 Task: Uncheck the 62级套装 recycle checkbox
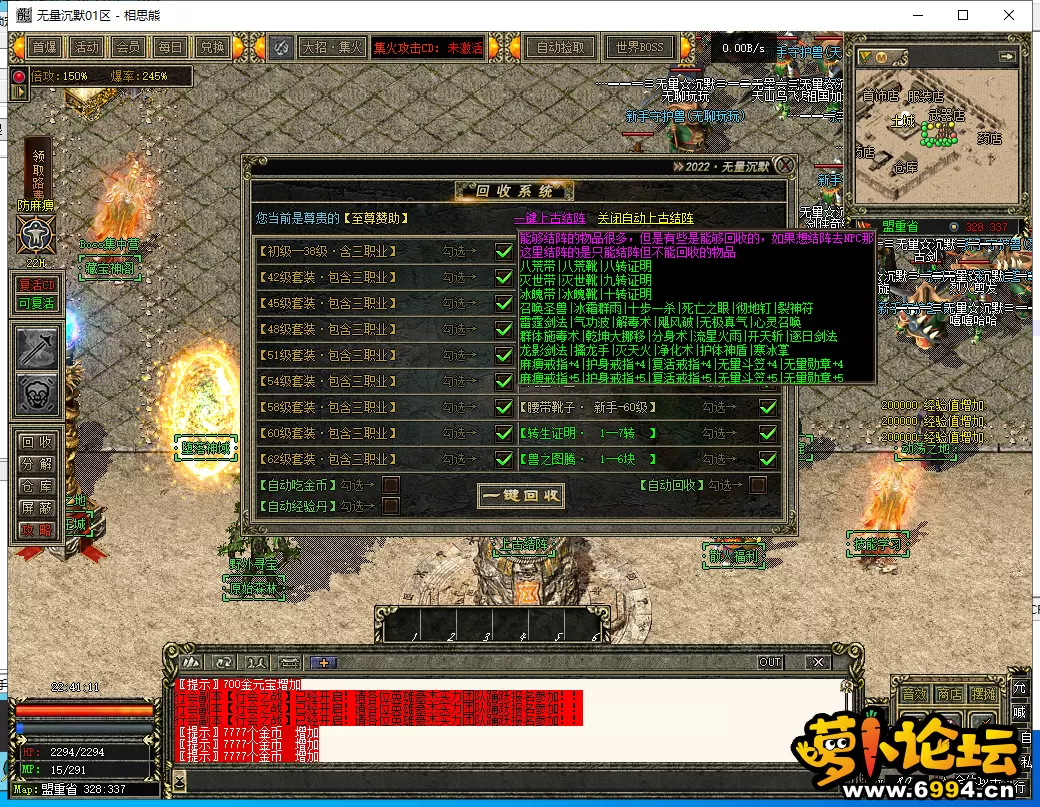[x=504, y=459]
